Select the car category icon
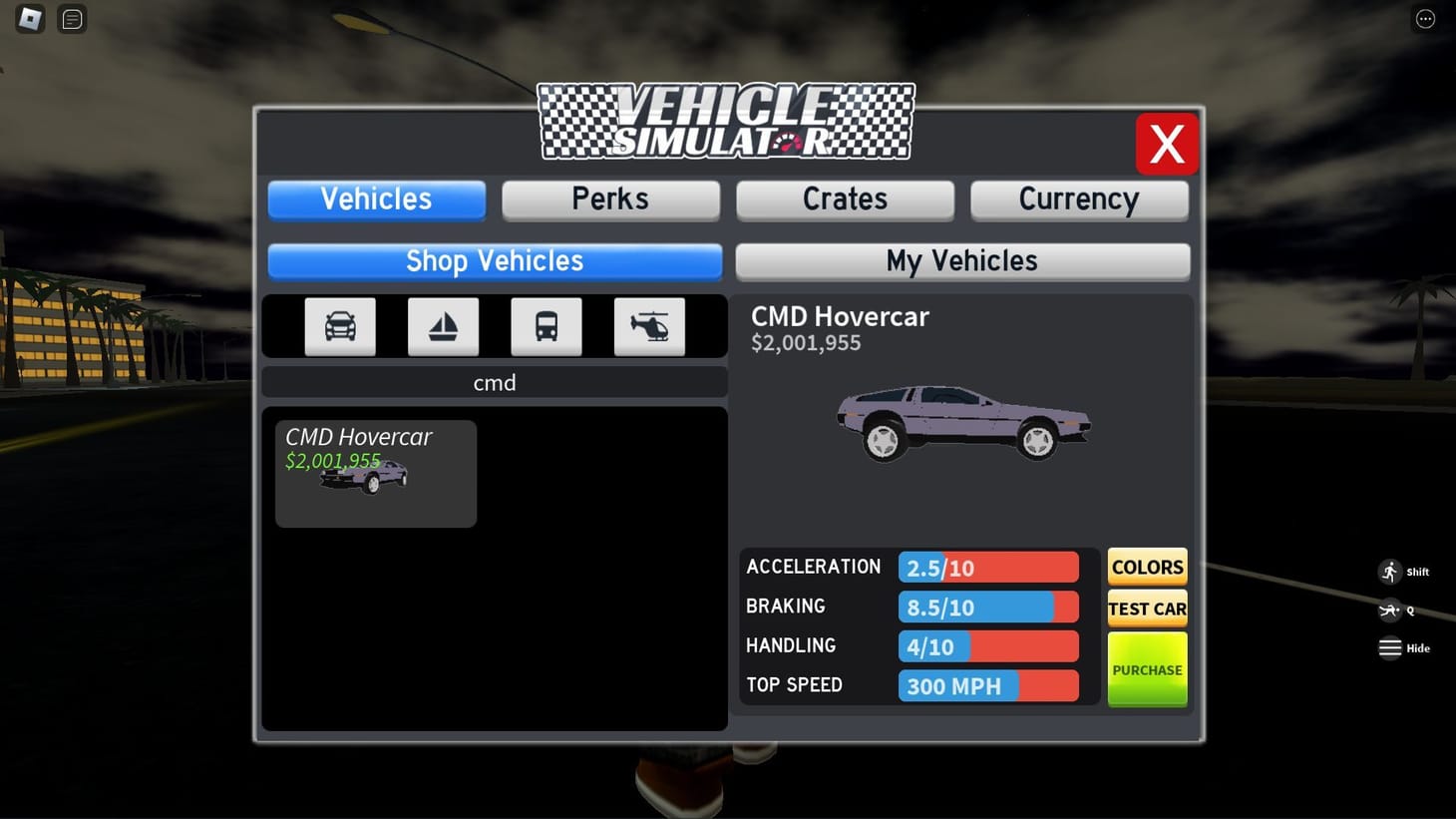 (x=339, y=326)
